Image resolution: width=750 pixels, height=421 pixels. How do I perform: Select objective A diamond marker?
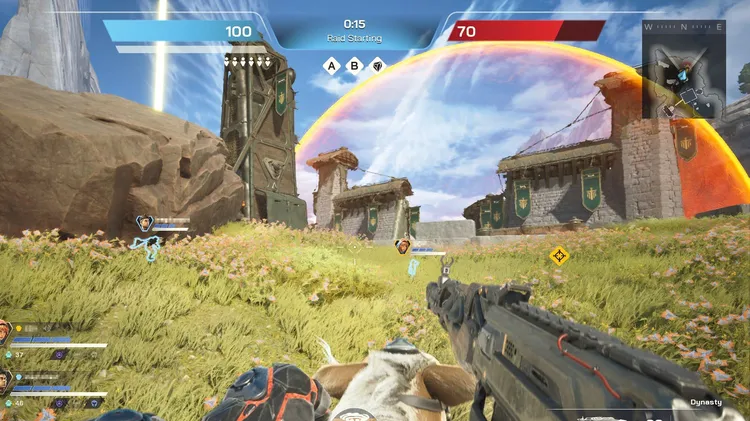tap(331, 66)
